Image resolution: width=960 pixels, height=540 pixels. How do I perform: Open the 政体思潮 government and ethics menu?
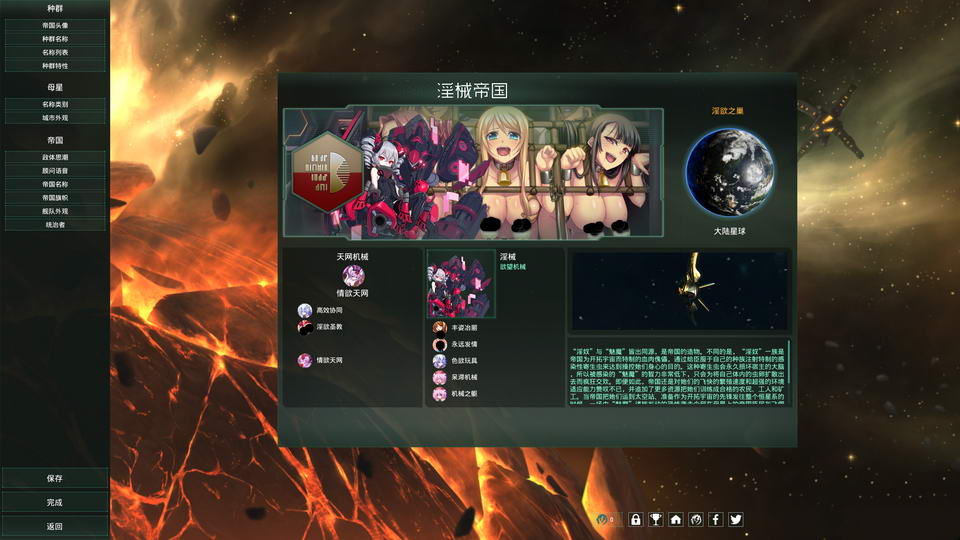tap(55, 158)
